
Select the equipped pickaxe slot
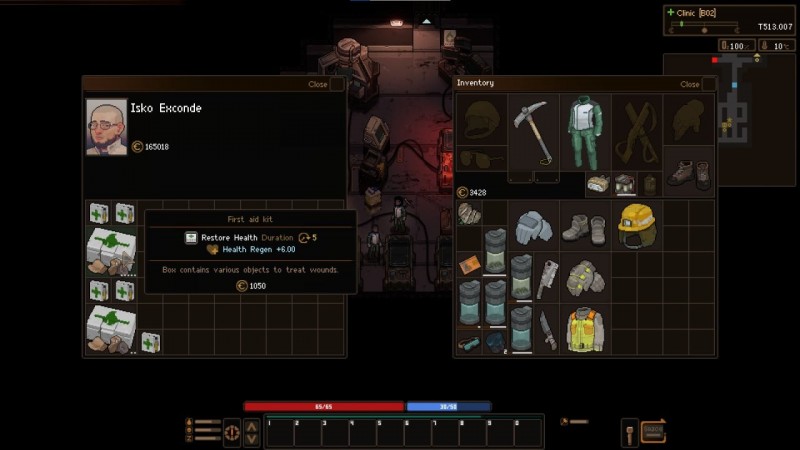(x=534, y=132)
